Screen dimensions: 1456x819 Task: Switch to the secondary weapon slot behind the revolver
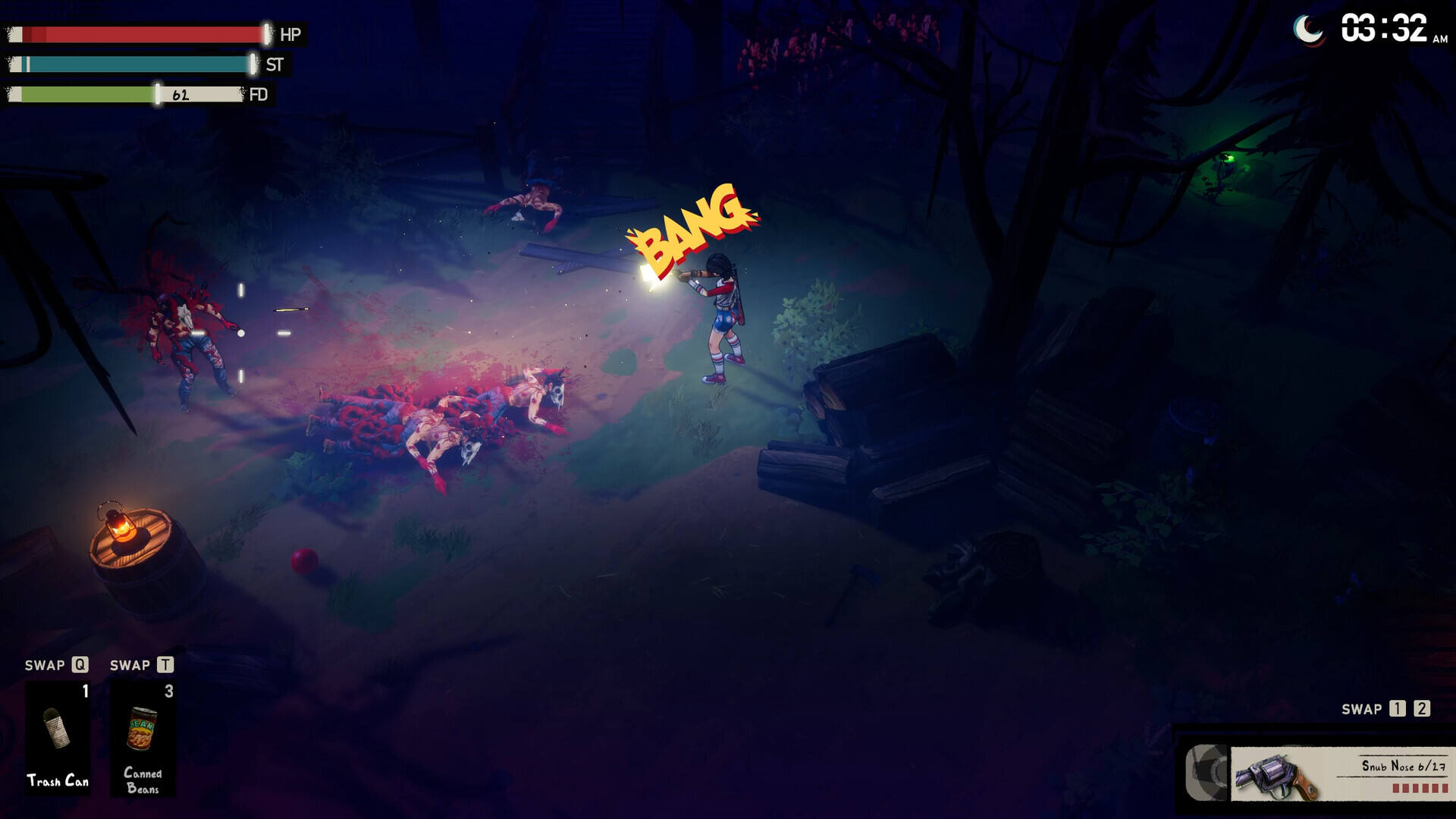point(1207,773)
